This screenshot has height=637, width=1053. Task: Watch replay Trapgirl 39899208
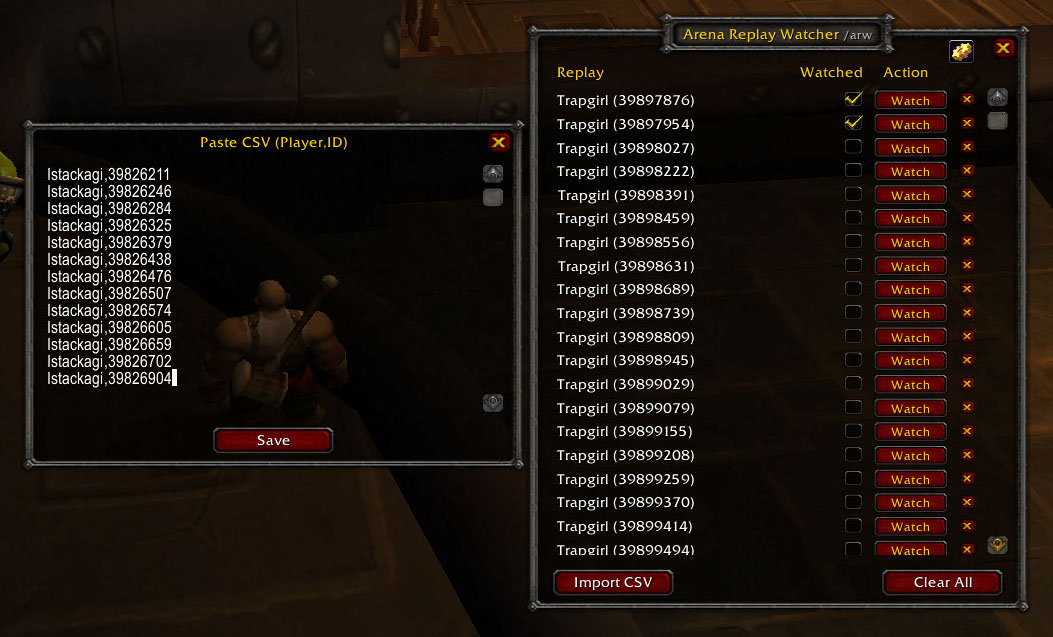point(910,455)
